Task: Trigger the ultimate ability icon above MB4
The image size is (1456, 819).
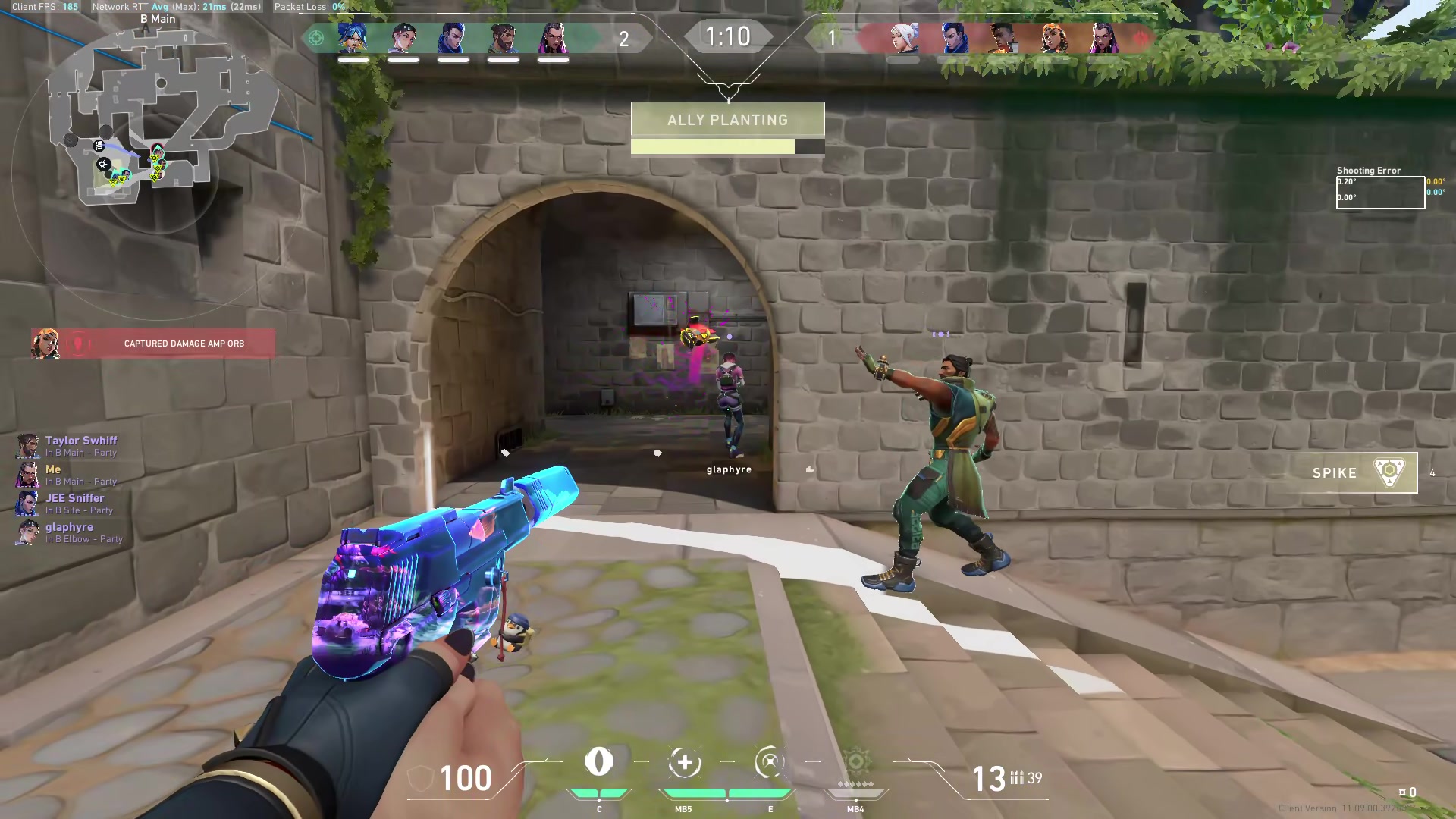Action: (x=855, y=762)
